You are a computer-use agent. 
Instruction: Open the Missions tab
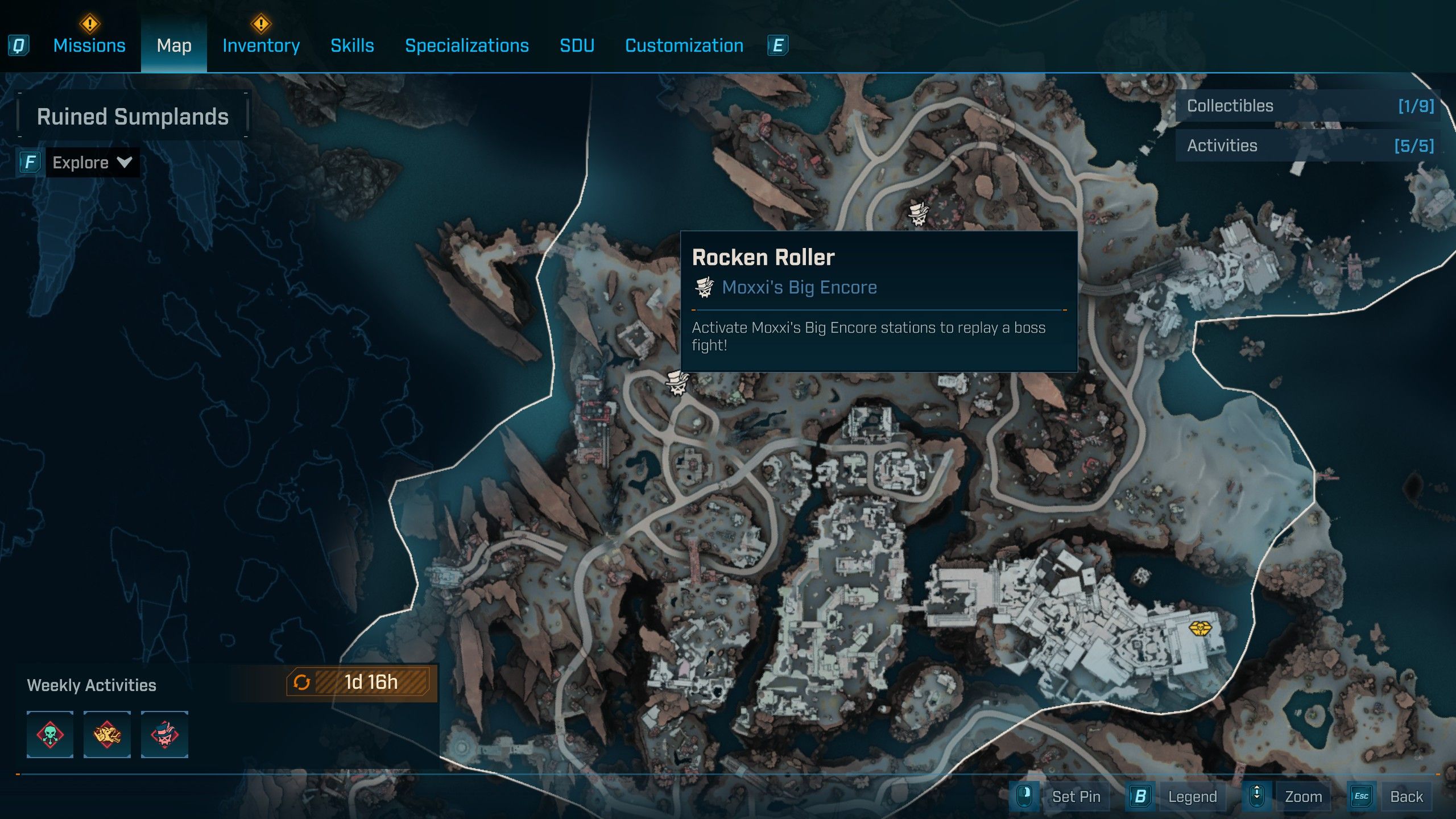click(x=89, y=45)
